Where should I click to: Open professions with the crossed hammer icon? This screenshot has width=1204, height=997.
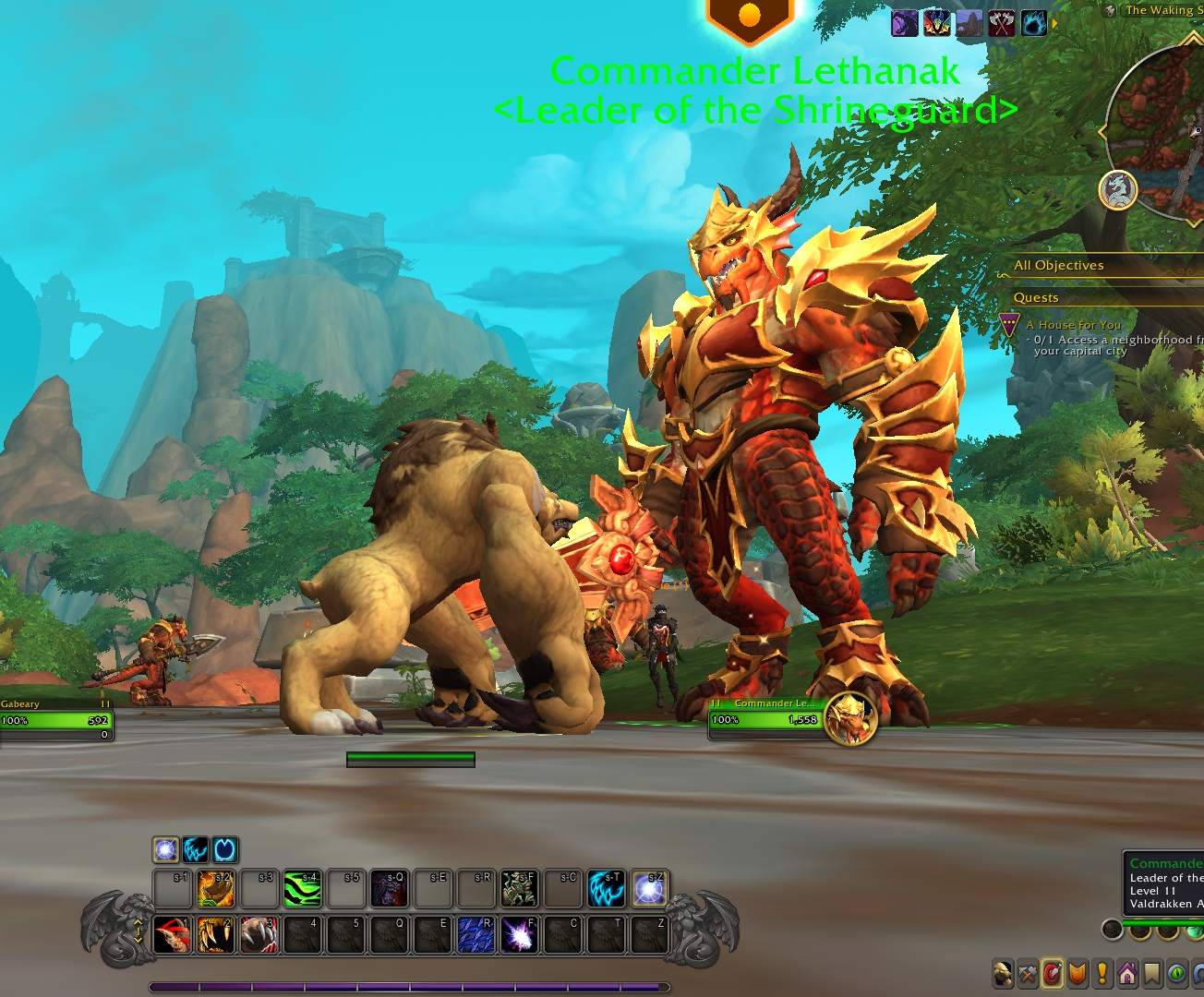coord(1028,973)
